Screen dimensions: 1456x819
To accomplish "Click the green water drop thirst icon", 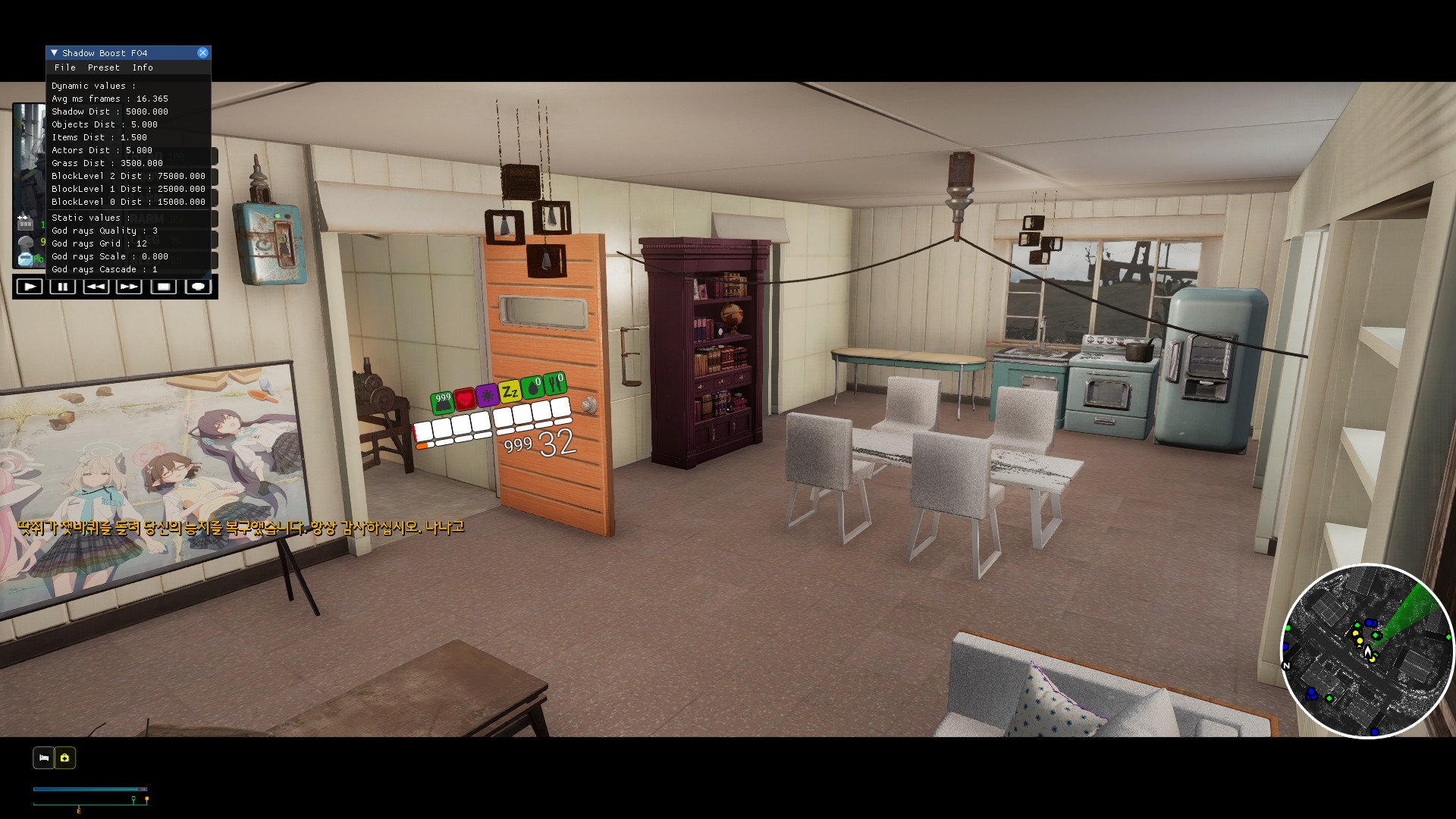I will [532, 388].
